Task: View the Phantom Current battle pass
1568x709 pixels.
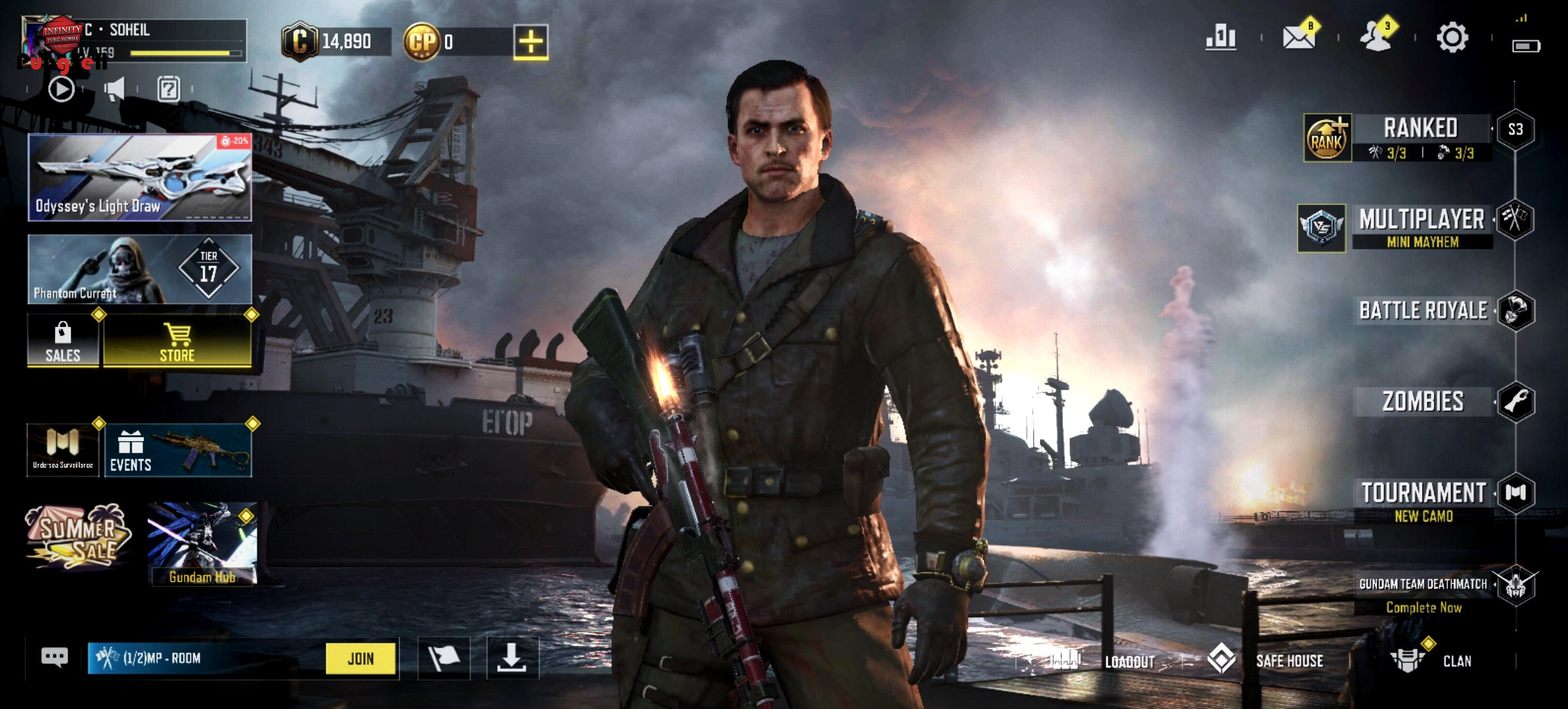Action: click(140, 269)
